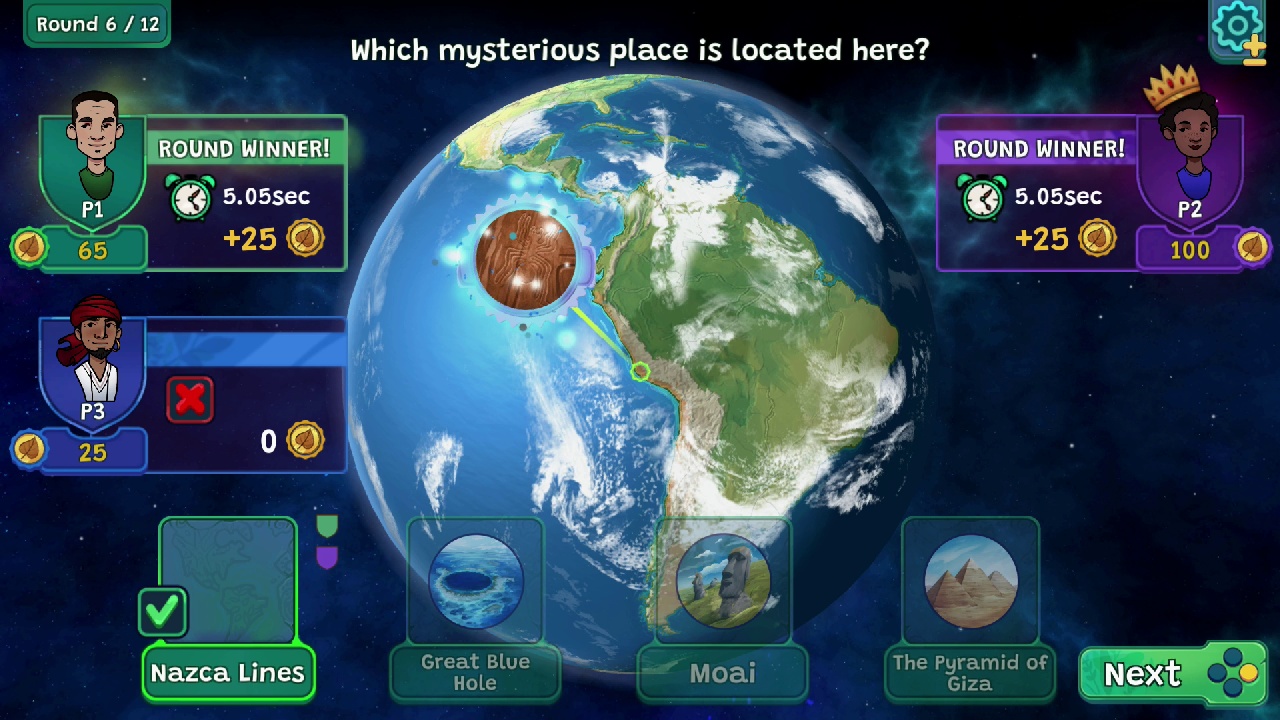Click P3's red-bandana avatar
Viewport: 1280px width, 720px height.
[93, 355]
